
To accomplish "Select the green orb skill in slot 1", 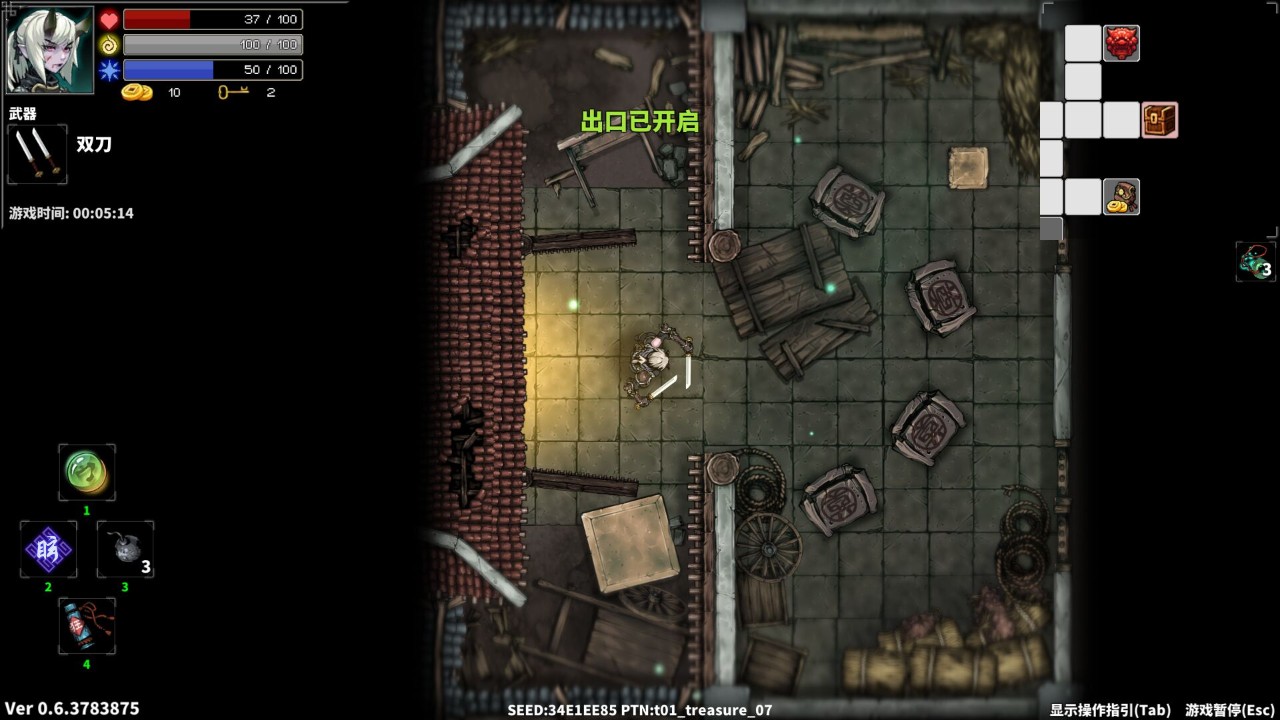I will pos(87,472).
